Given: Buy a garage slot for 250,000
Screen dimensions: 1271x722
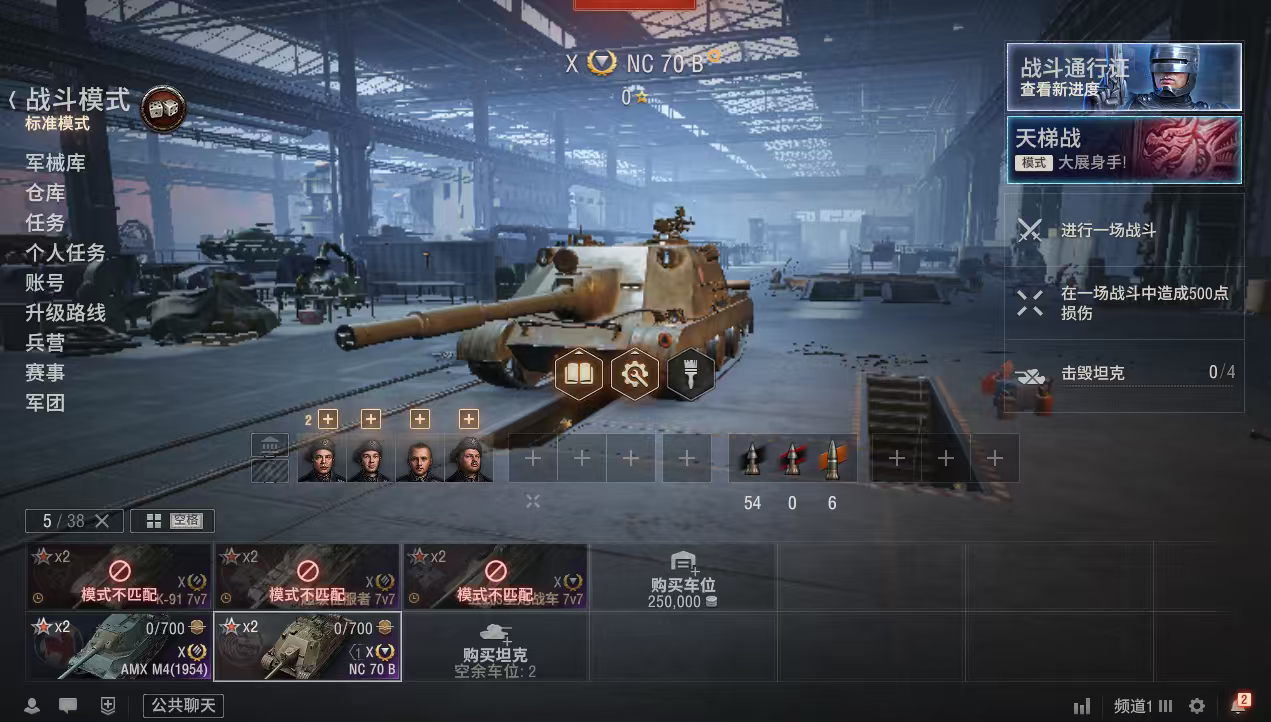Looking at the screenshot, I should pos(682,578).
